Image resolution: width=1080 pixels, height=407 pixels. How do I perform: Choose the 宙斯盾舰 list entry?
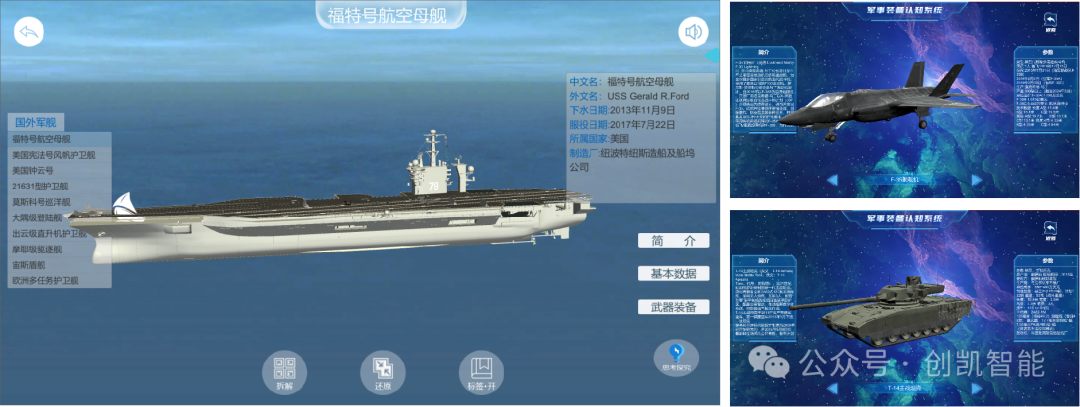tap(29, 265)
